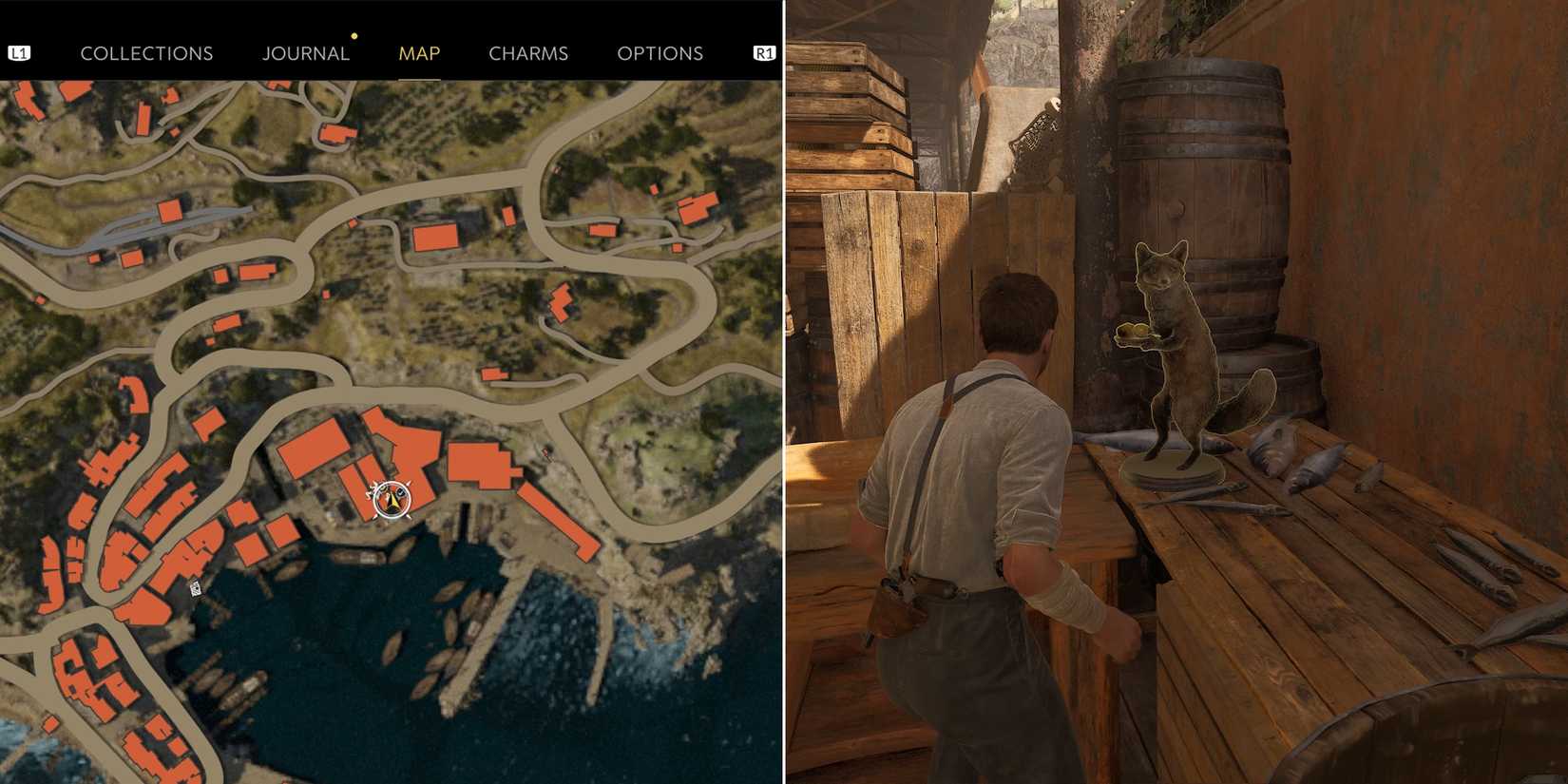The image size is (1568, 784).
Task: Open the COLLECTIONS tab
Action: tap(146, 53)
